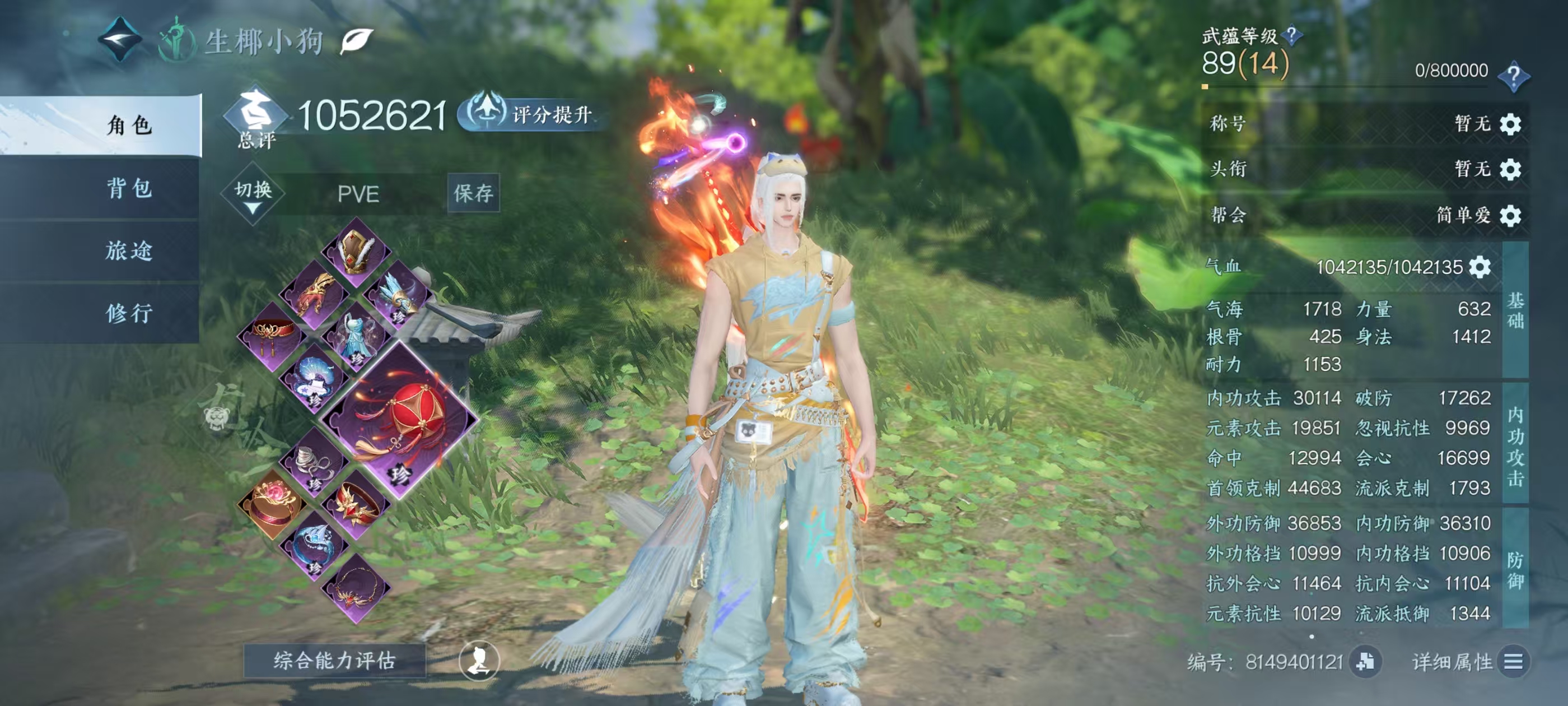The image size is (1568, 706).
Task: Open the 武蕴等级 help tooltip
Action: tap(1291, 35)
